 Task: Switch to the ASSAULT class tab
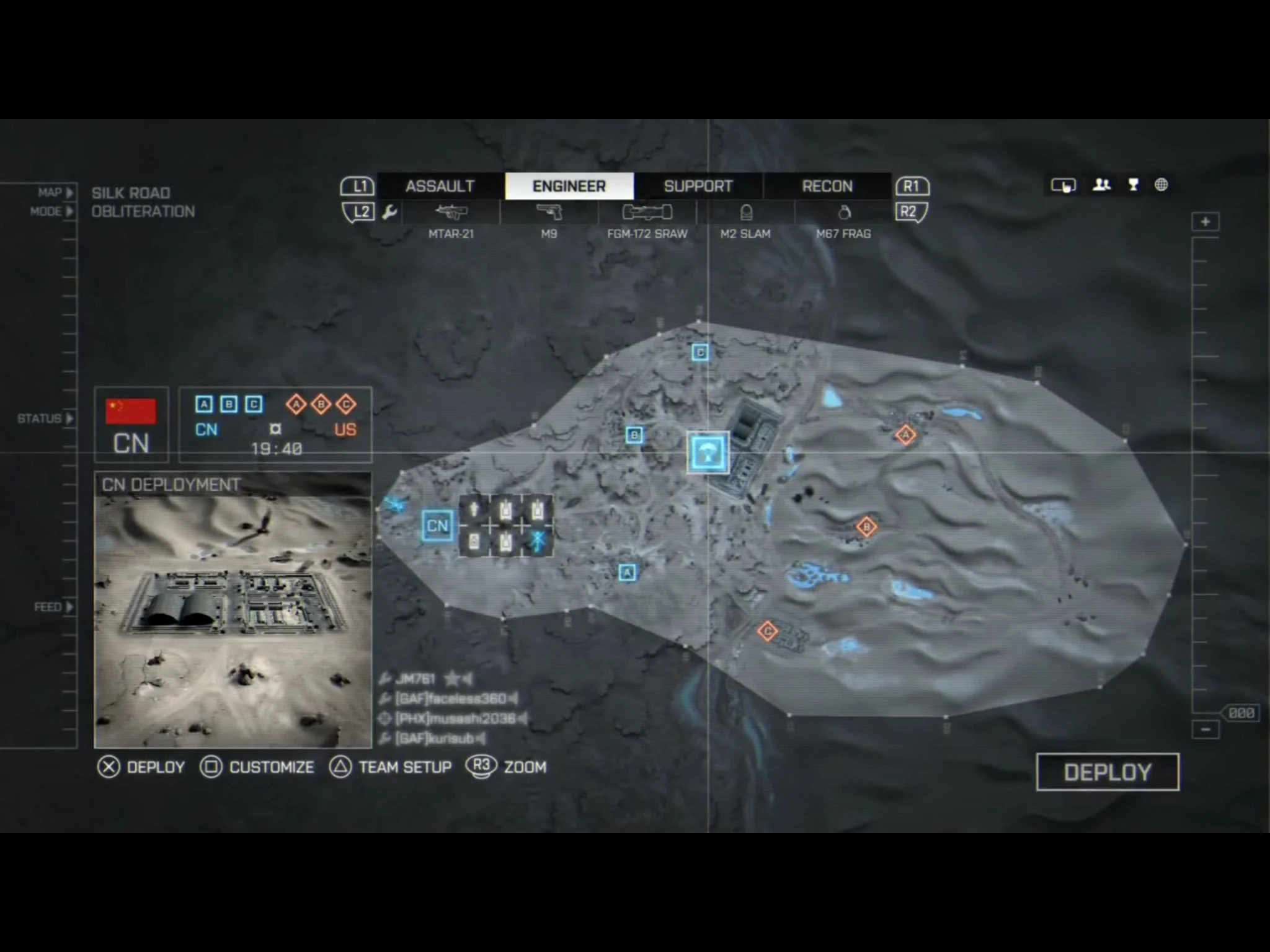439,185
